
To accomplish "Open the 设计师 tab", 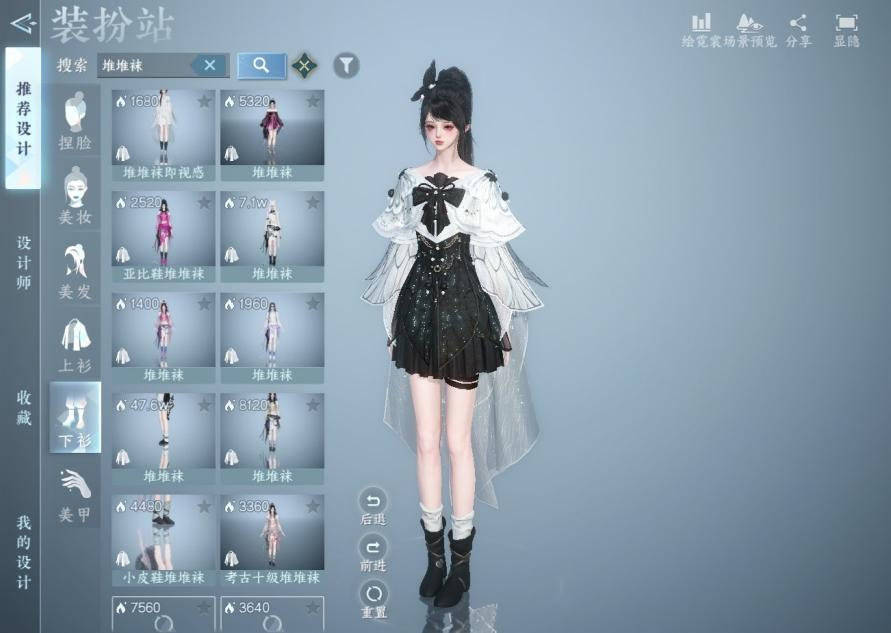I will coord(23,264).
